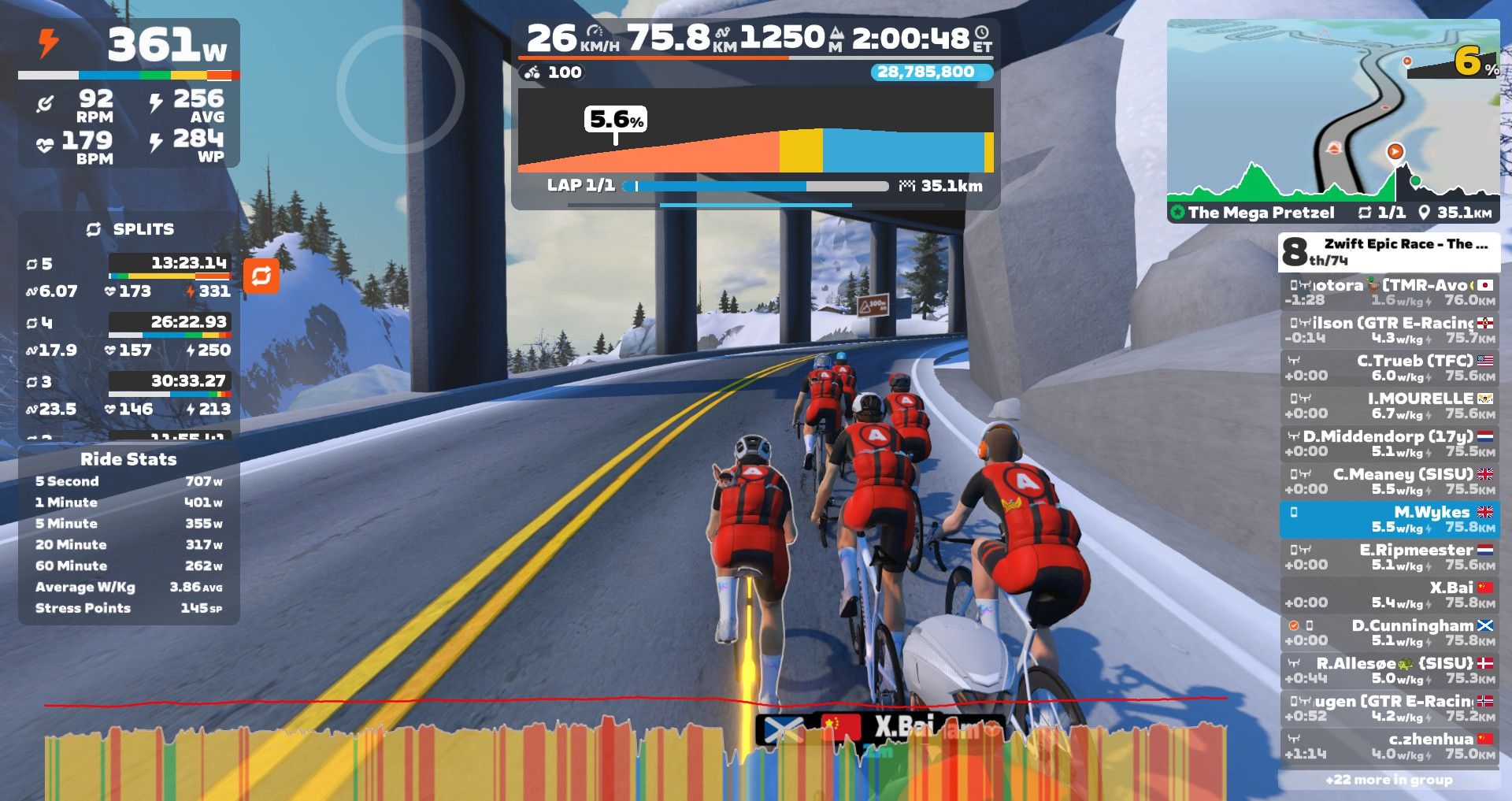Image resolution: width=1512 pixels, height=801 pixels.
Task: Open the minimap route view
Action: (1332, 110)
